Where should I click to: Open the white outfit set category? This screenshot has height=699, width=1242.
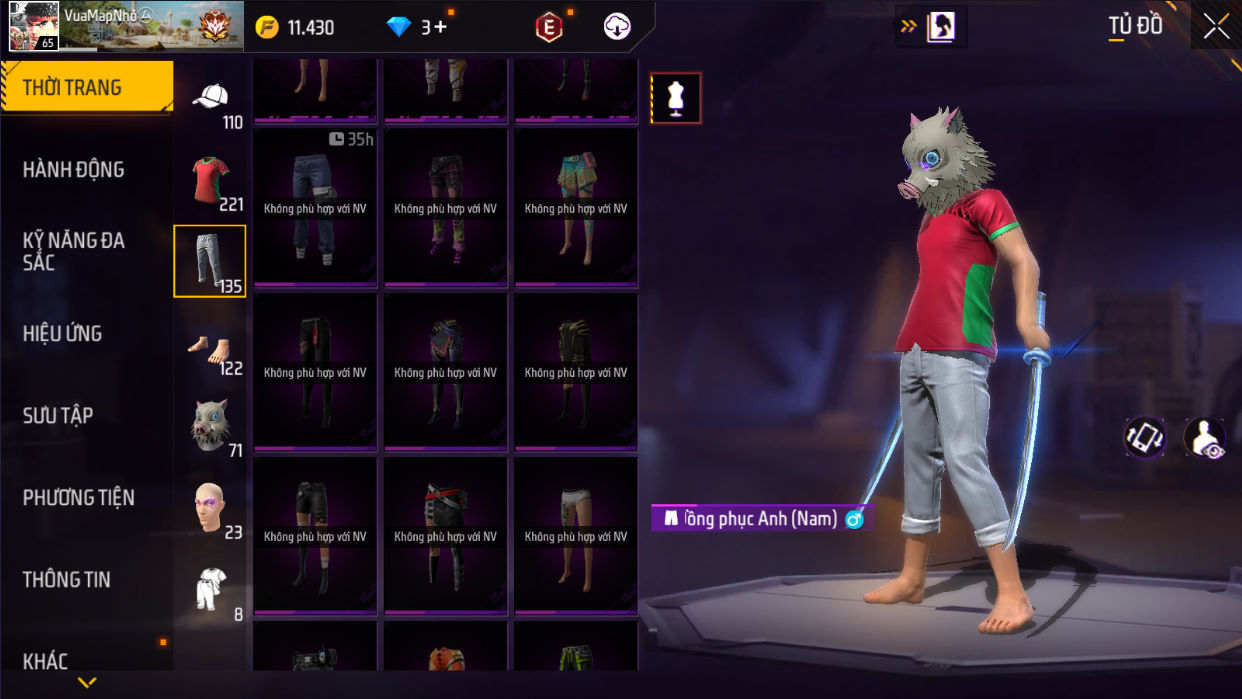coord(210,590)
